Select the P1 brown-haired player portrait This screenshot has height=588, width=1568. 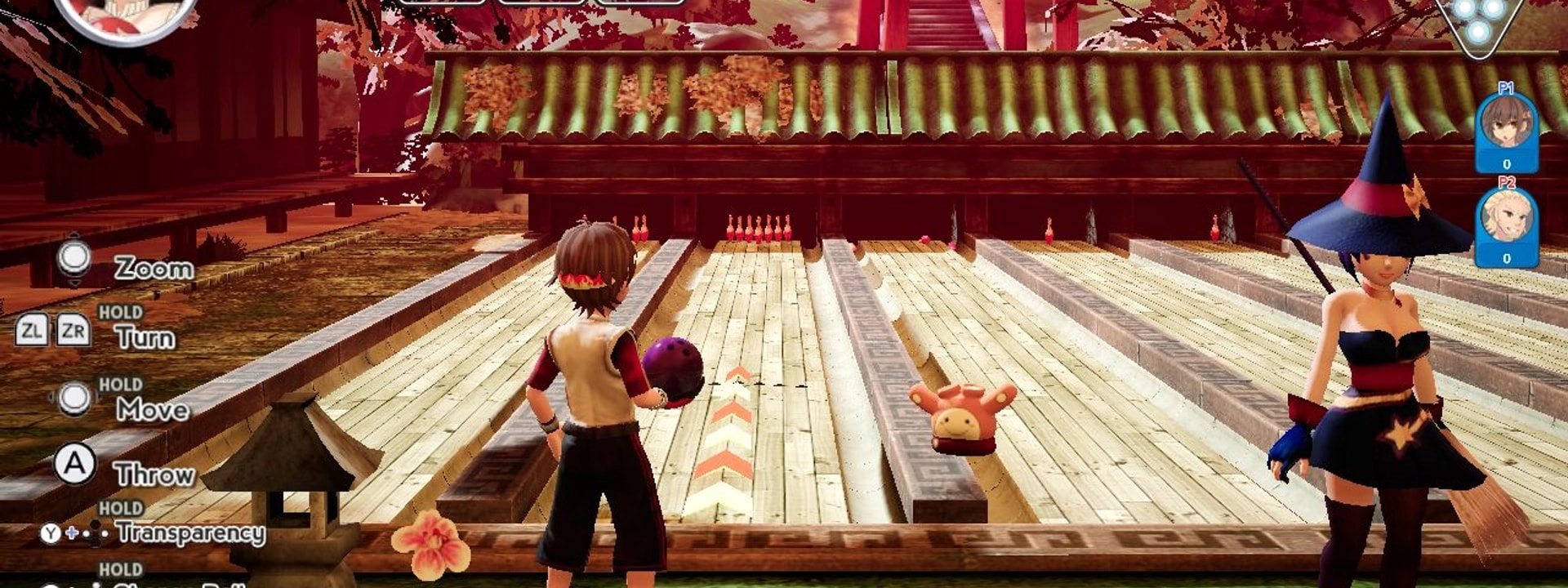coord(1506,123)
